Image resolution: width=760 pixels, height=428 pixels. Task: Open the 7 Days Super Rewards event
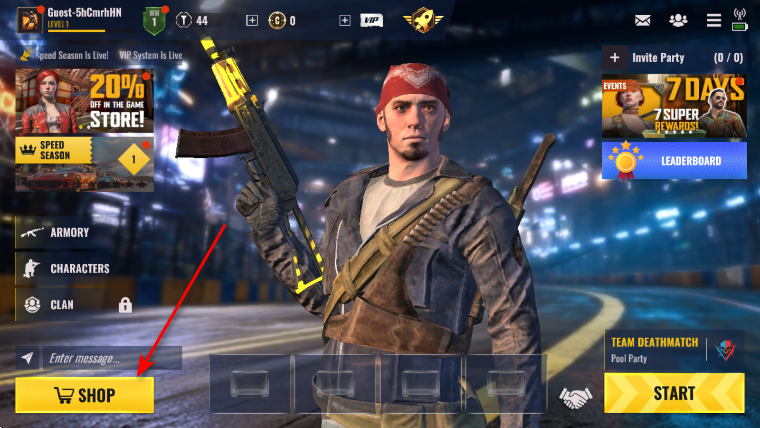pyautogui.click(x=674, y=108)
